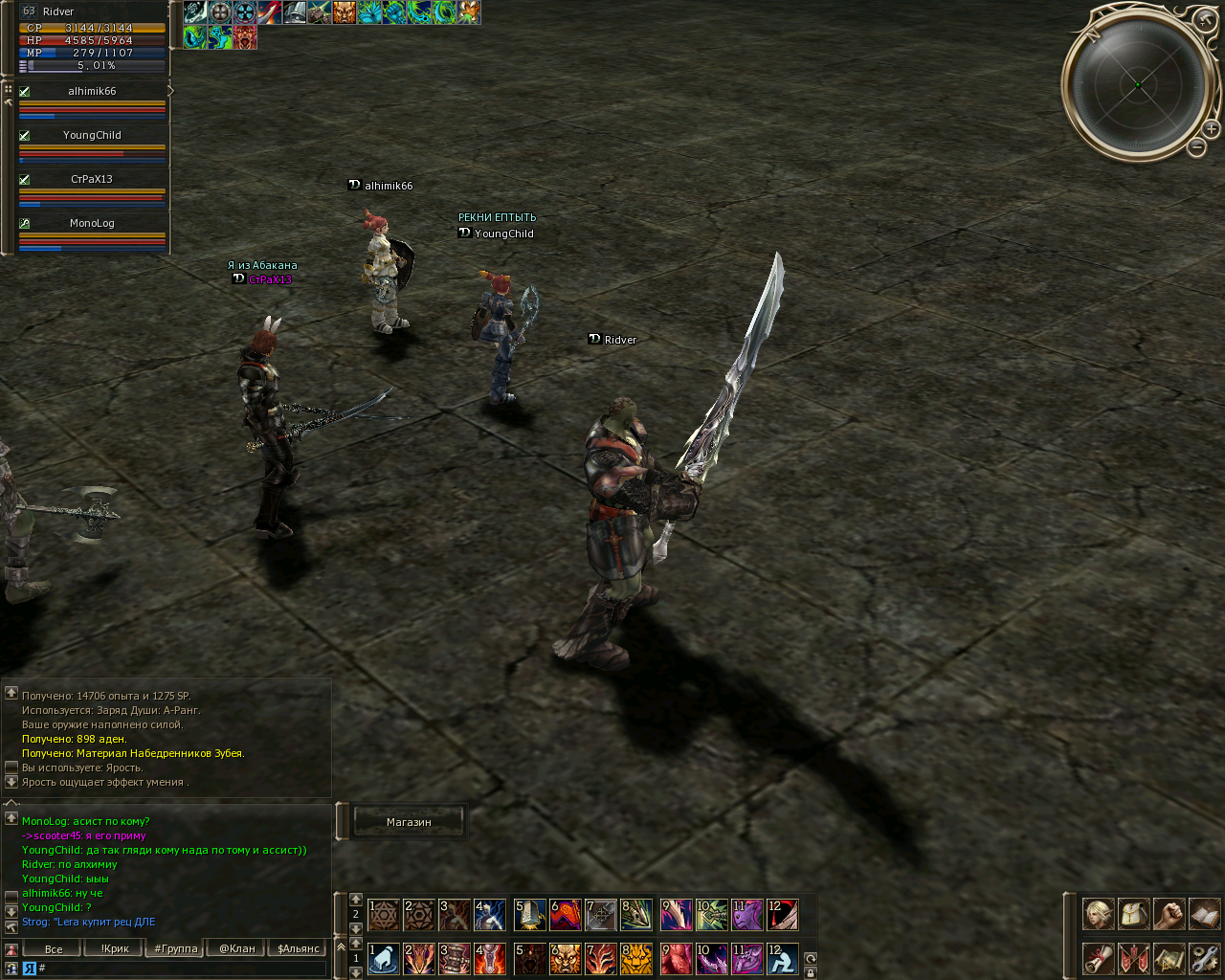Use the sit-down action in hotbar slot 12
This screenshot has height=980, width=1225.
pos(782,958)
